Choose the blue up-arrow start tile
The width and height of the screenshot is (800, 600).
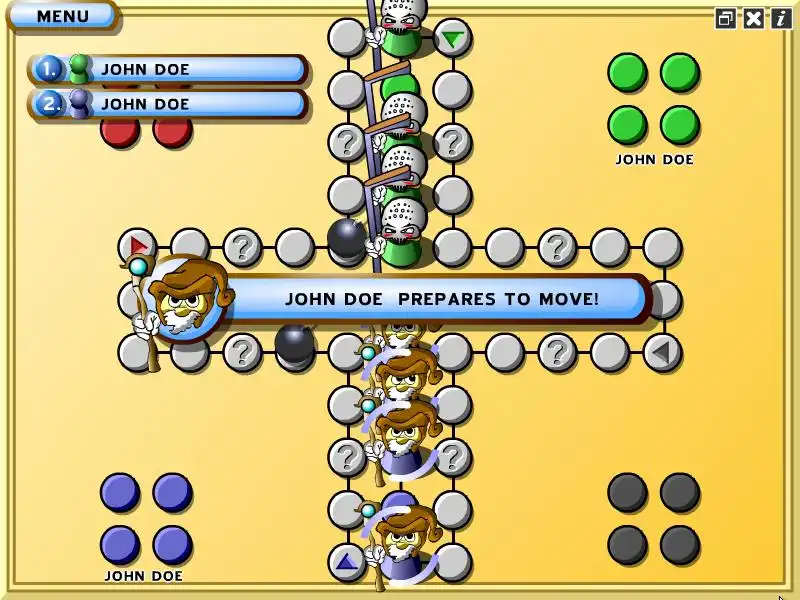point(347,562)
